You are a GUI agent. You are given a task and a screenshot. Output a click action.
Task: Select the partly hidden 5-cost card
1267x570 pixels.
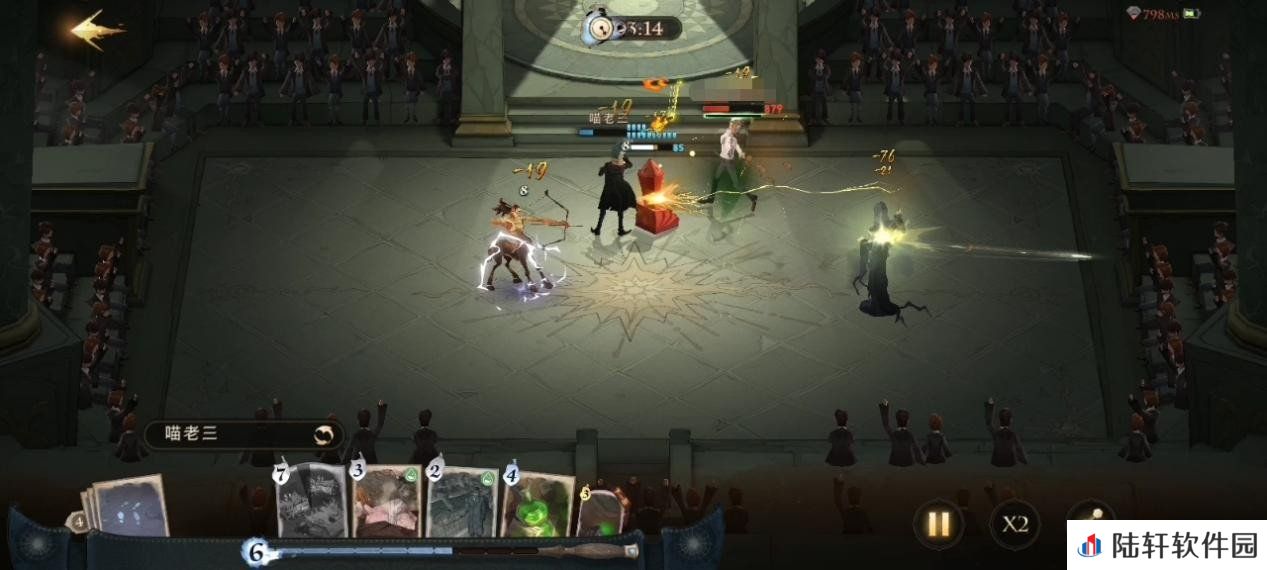602,510
